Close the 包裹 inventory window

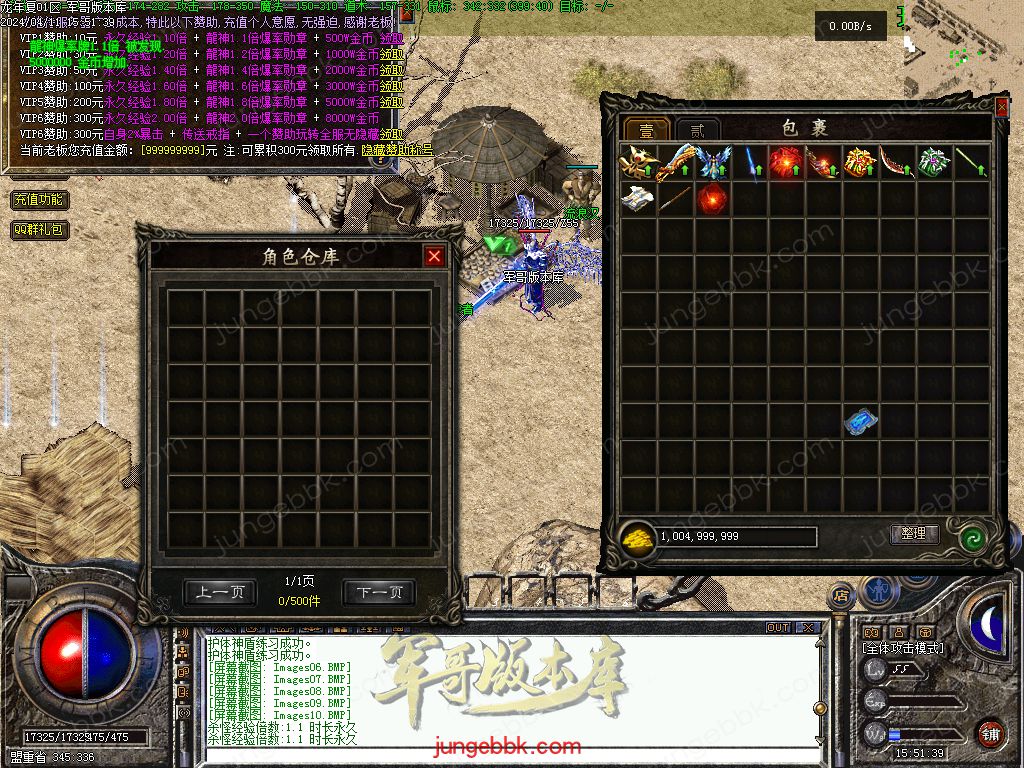coord(1002,106)
